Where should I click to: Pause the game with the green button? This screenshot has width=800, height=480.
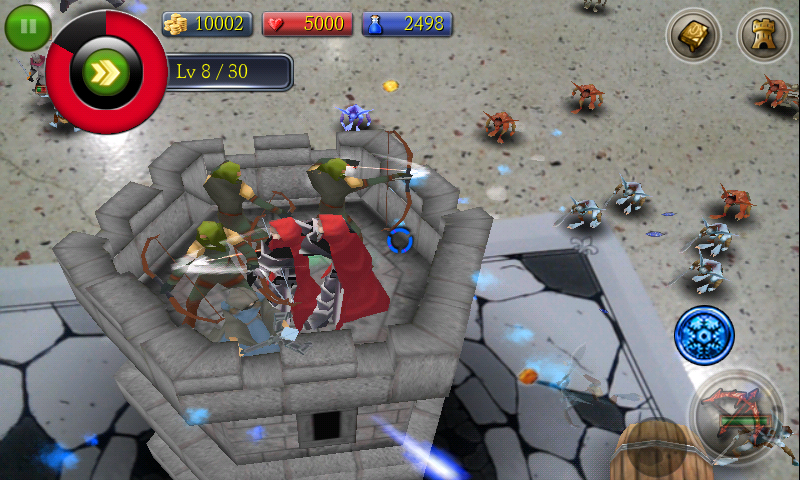[27, 27]
